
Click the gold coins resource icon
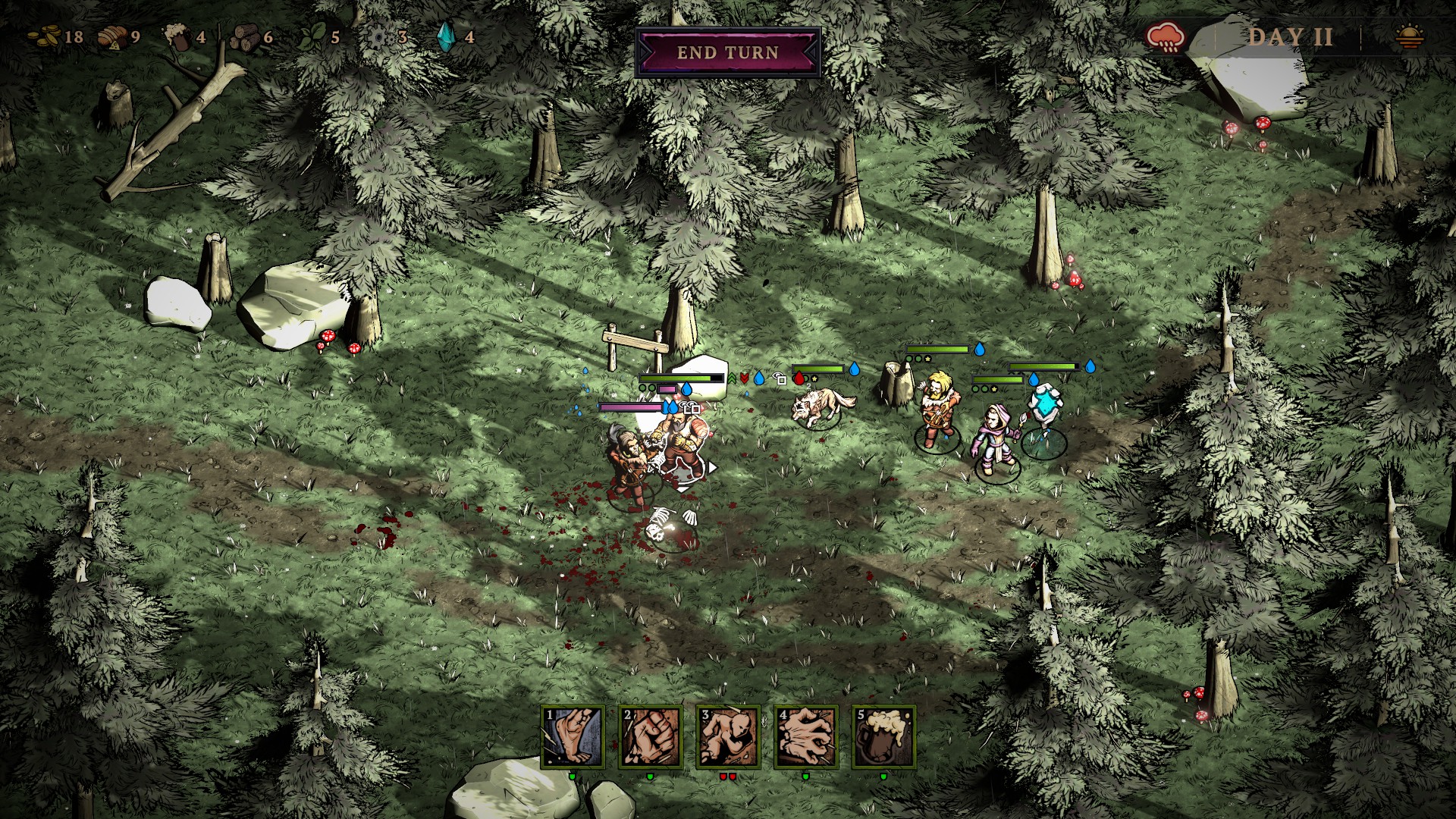tap(43, 36)
